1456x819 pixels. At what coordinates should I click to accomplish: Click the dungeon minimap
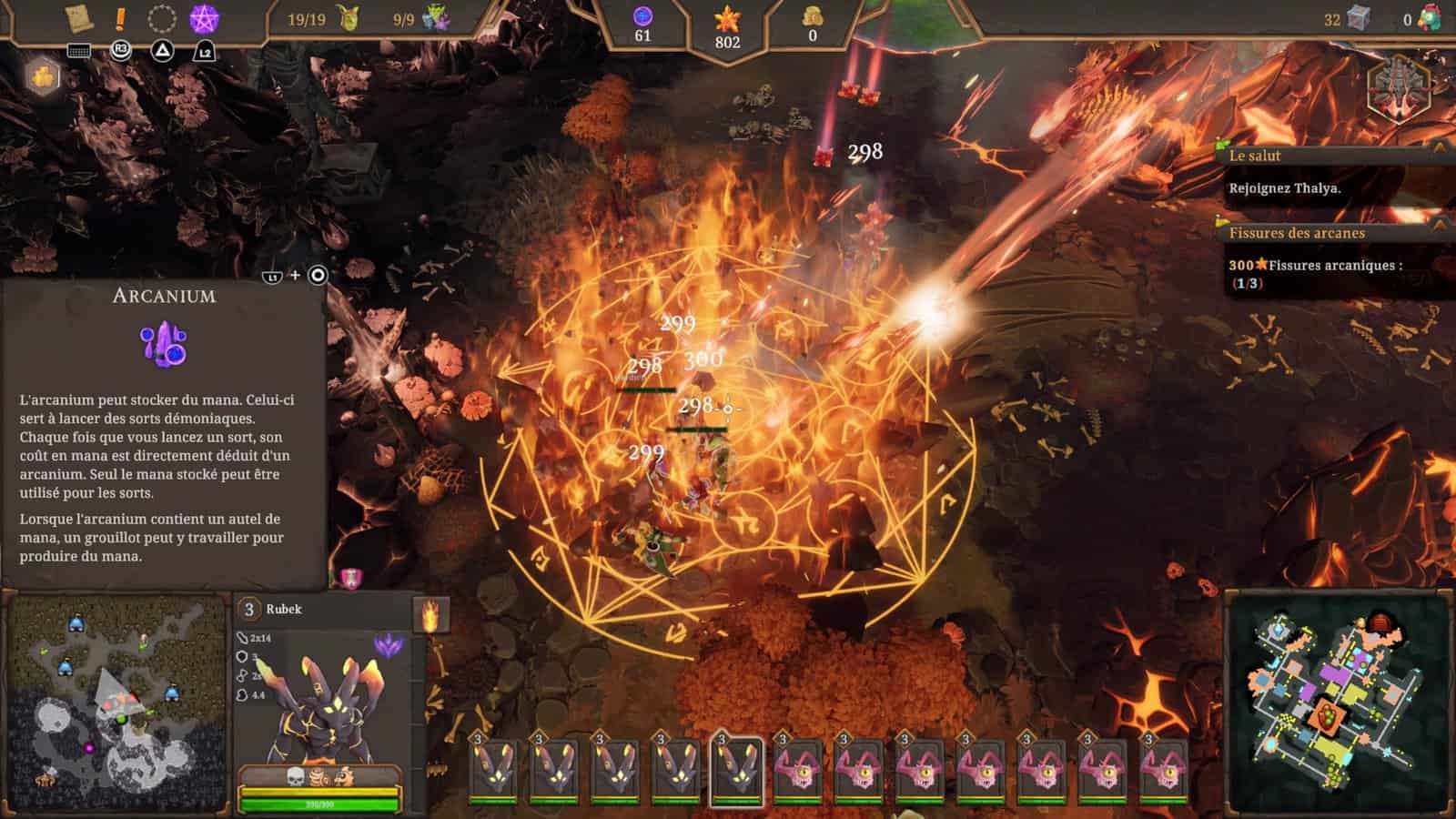pos(1337,701)
